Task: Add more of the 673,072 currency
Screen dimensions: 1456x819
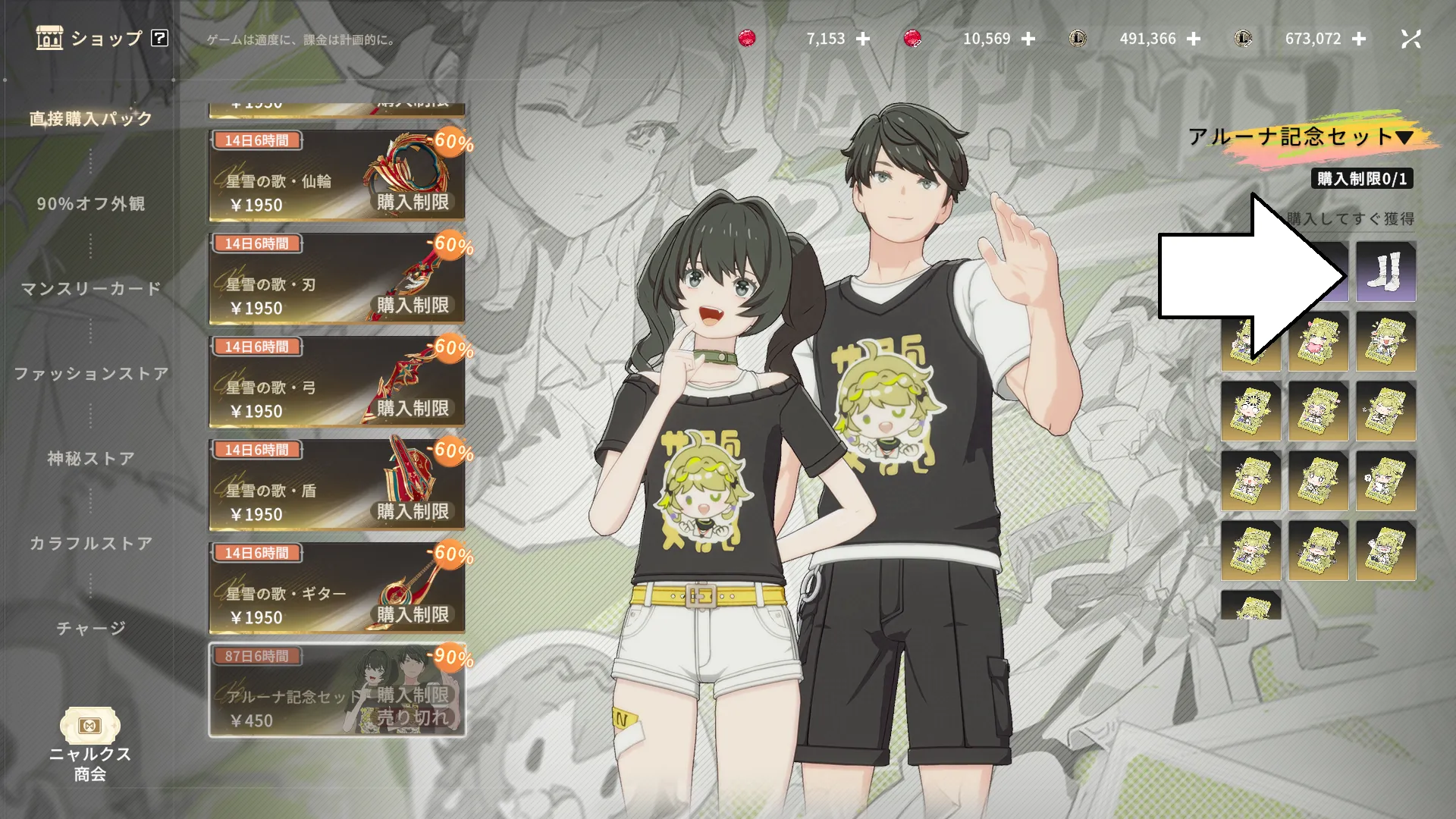Action: (1359, 39)
